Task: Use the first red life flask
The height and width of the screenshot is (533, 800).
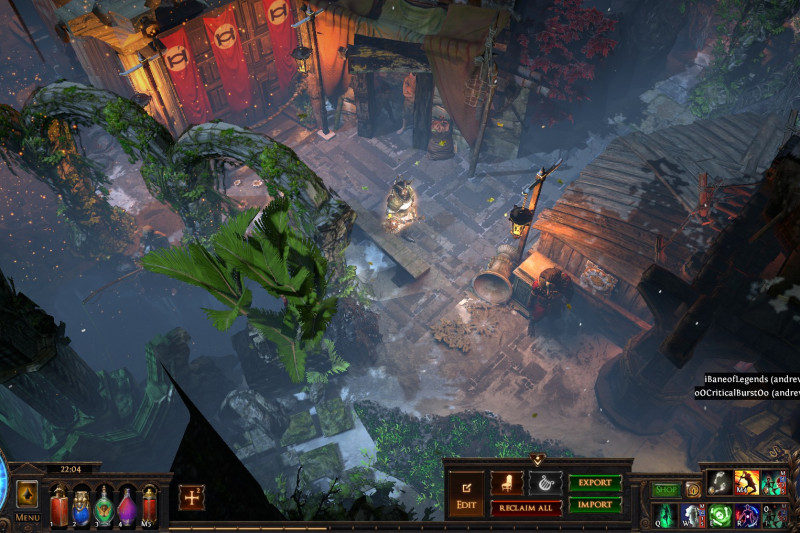Action: (x=59, y=505)
